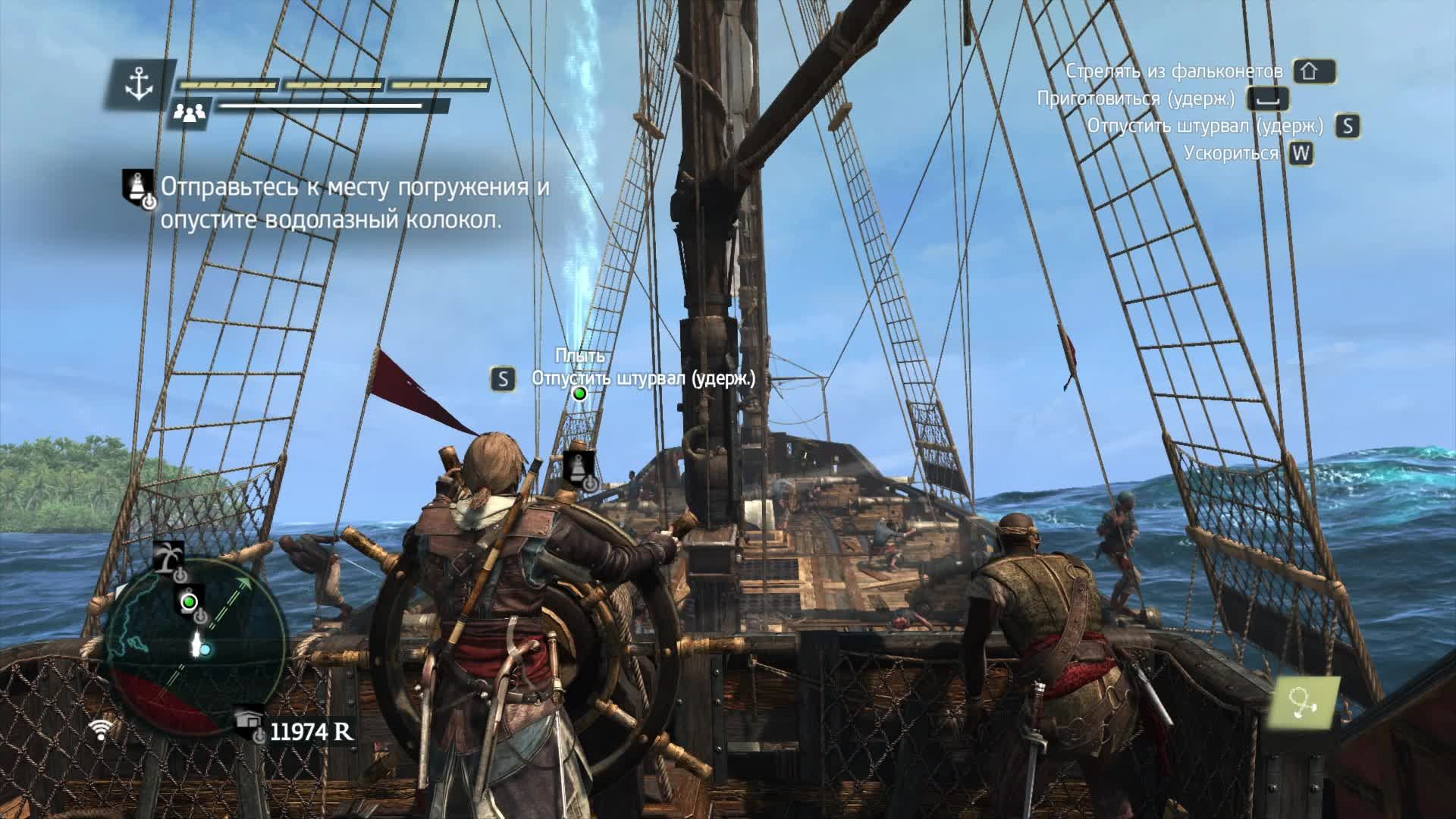Select the green waypoint marker on the minimap

tap(189, 602)
